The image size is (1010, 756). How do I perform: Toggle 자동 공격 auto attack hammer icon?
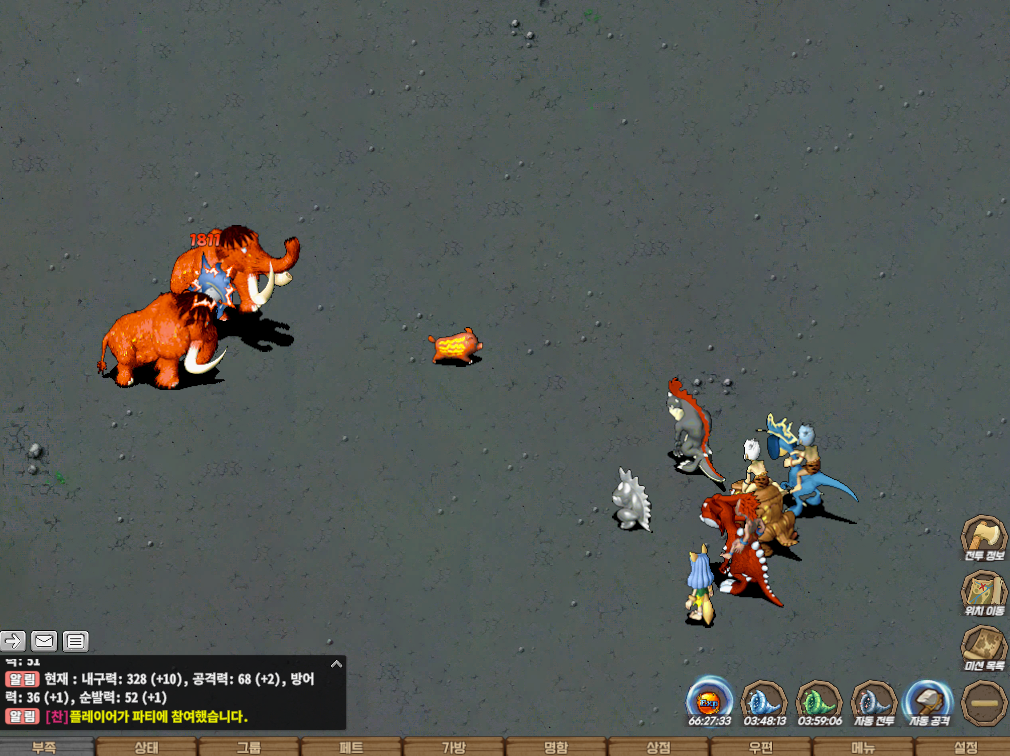point(927,699)
